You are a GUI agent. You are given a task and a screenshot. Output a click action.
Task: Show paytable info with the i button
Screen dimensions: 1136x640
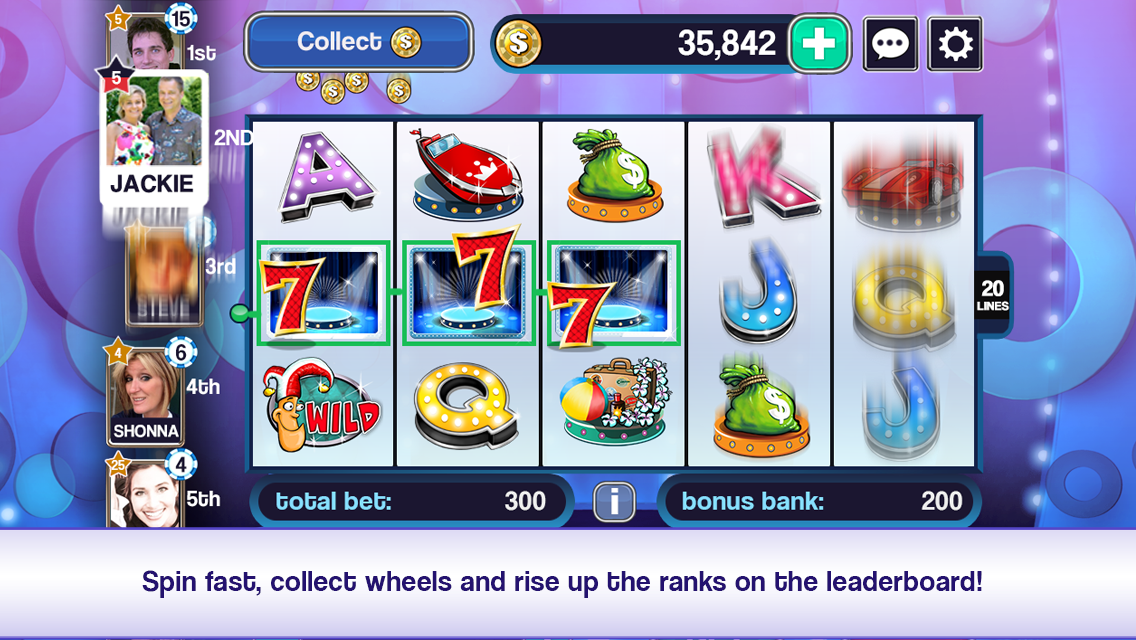click(614, 501)
